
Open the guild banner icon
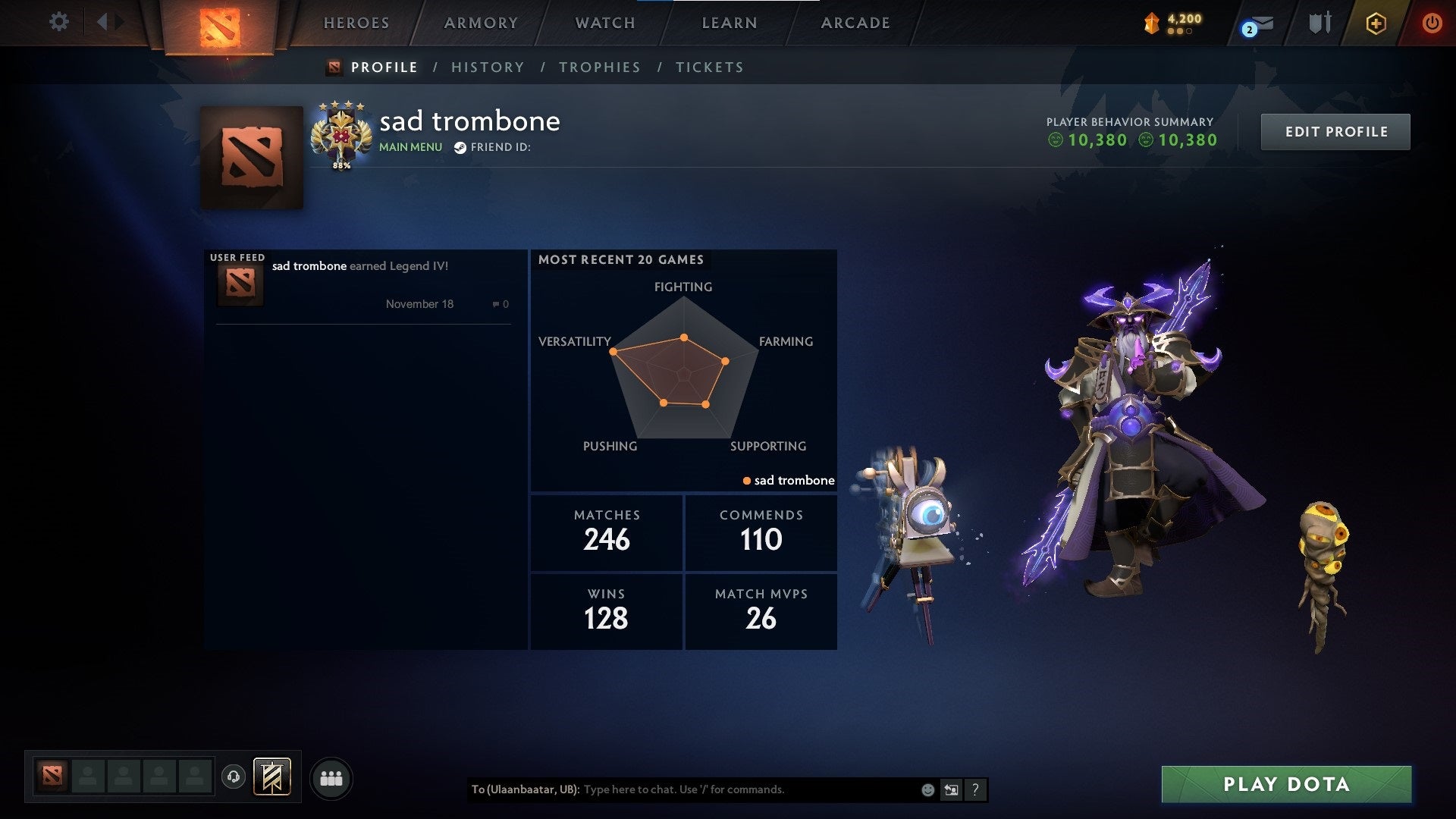click(273, 777)
